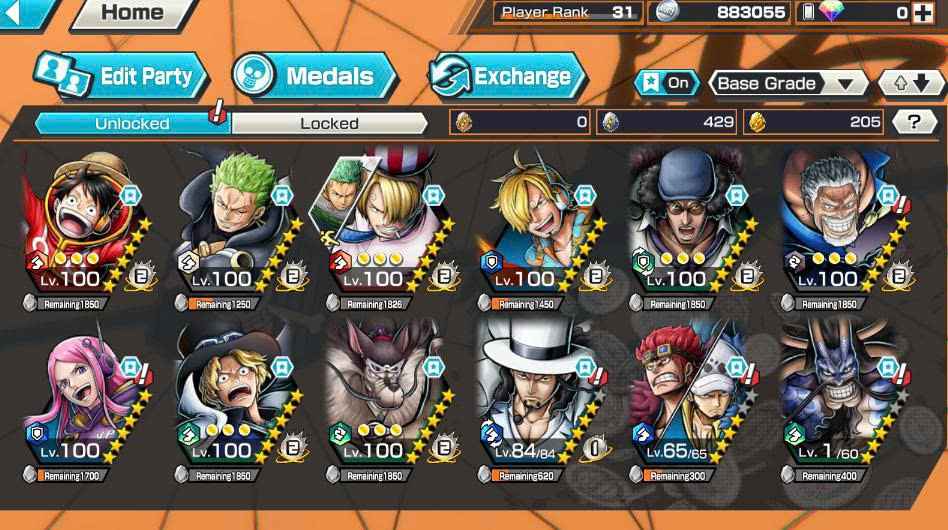Open the Medals screen
The image size is (948, 530).
pyautogui.click(x=314, y=75)
